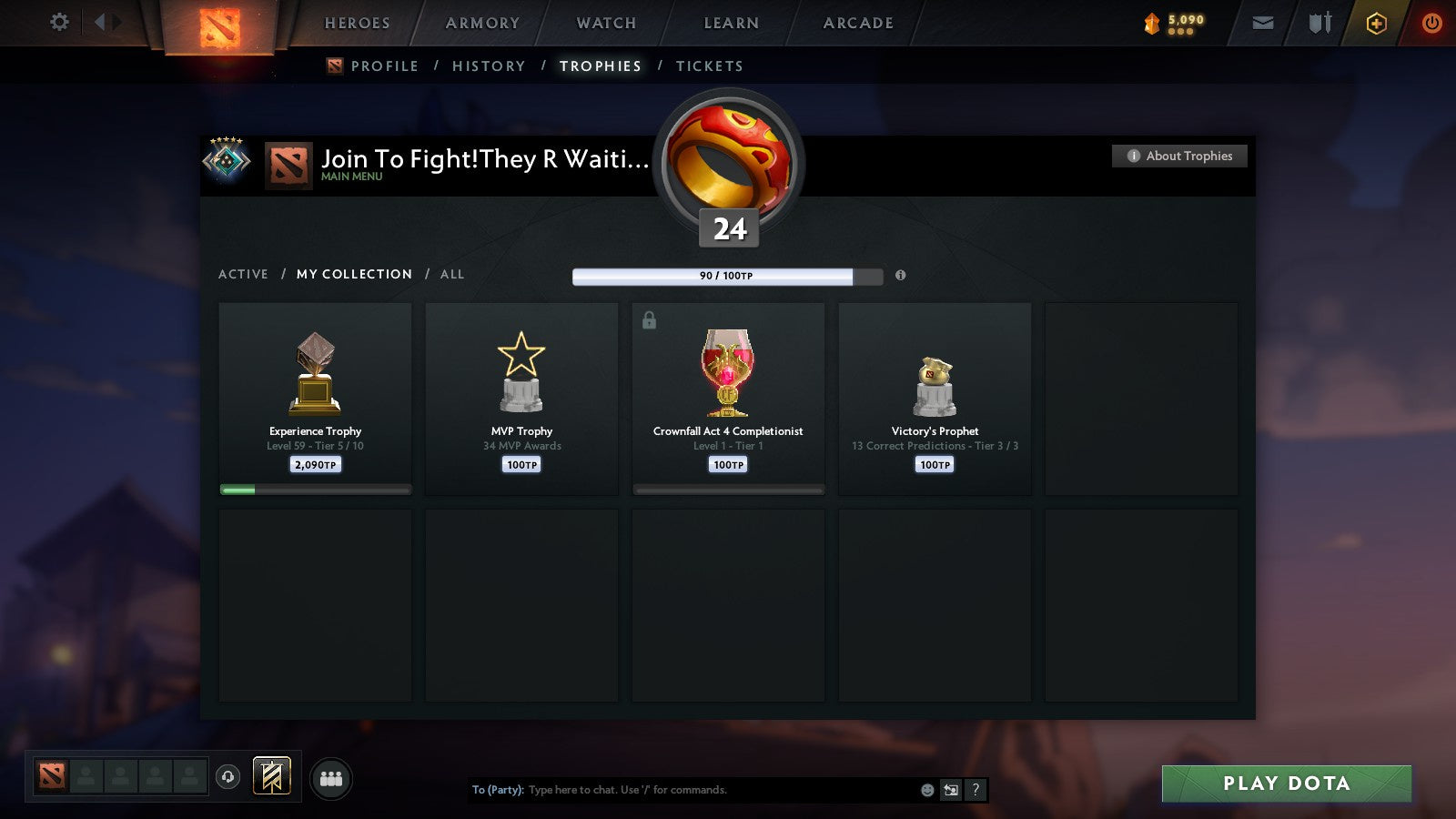Open the party finder three-person icon
The image size is (1456, 819).
331,778
